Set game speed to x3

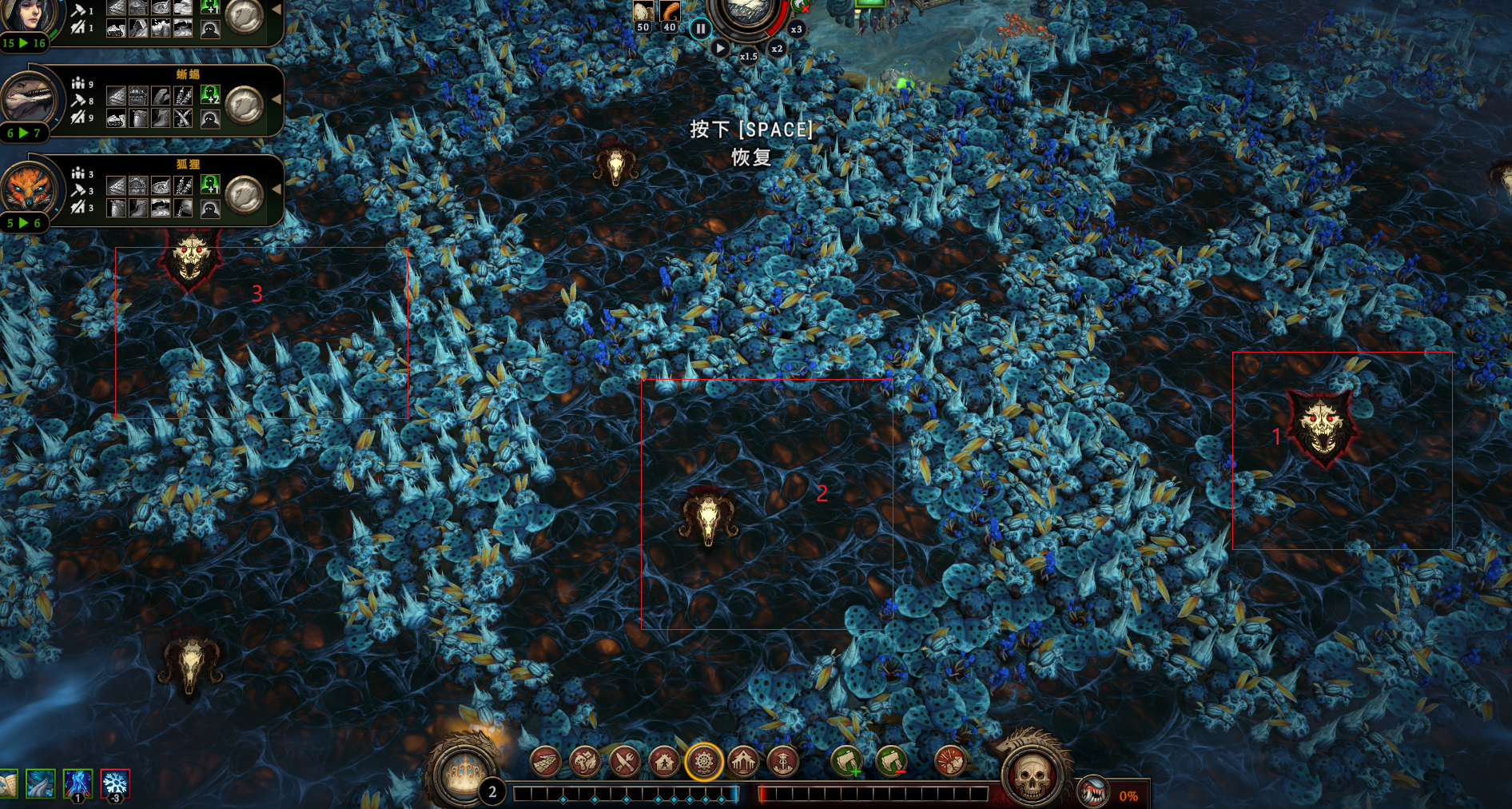[x=796, y=30]
